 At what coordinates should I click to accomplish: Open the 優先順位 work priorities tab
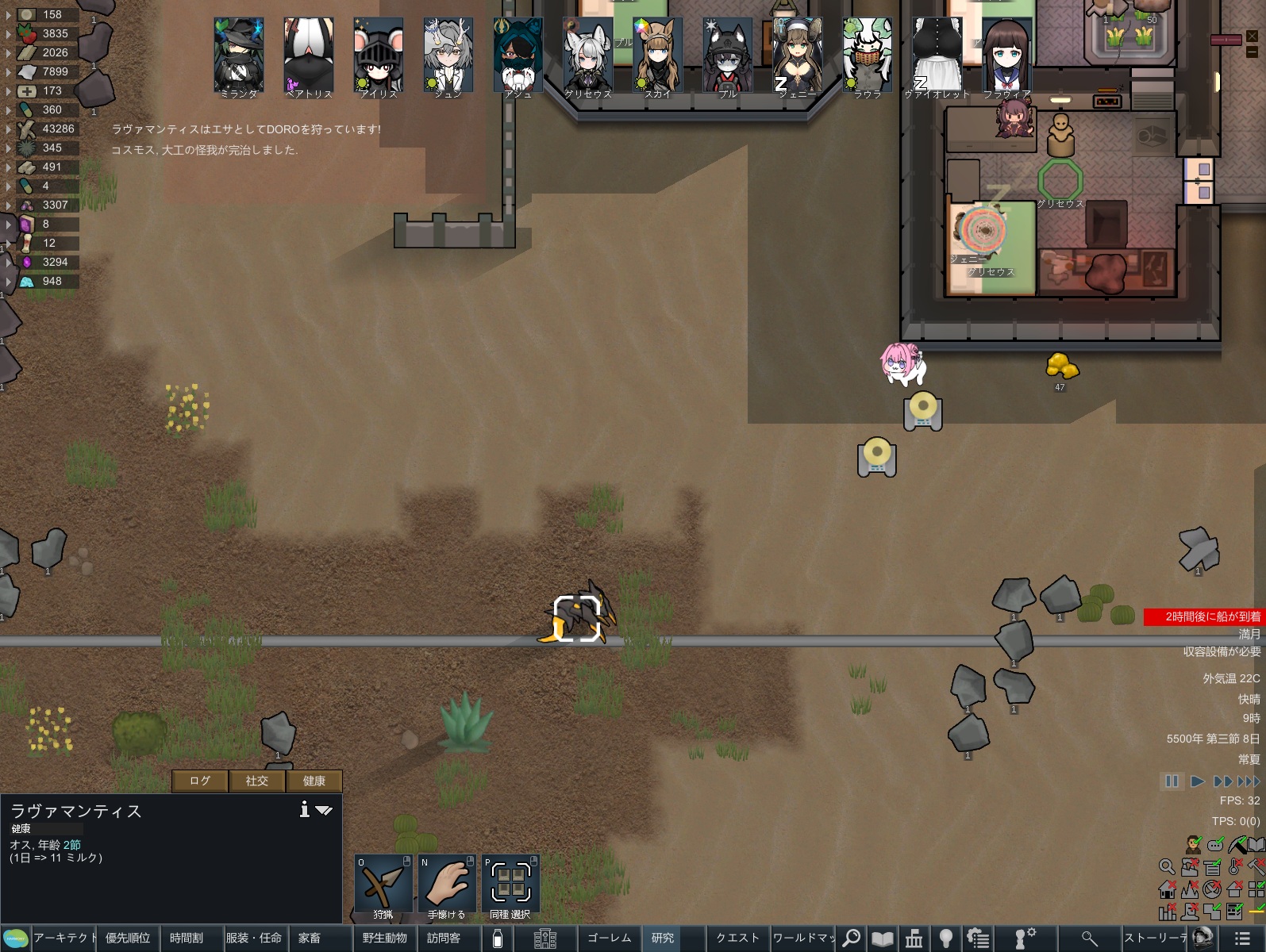[128, 938]
